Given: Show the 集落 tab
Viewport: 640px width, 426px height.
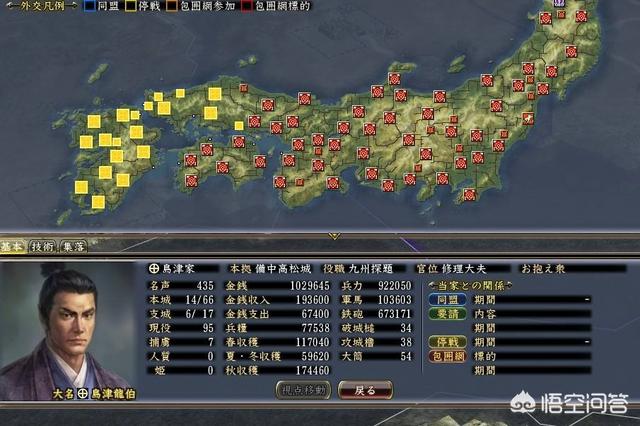Looking at the screenshot, I should tap(73, 247).
